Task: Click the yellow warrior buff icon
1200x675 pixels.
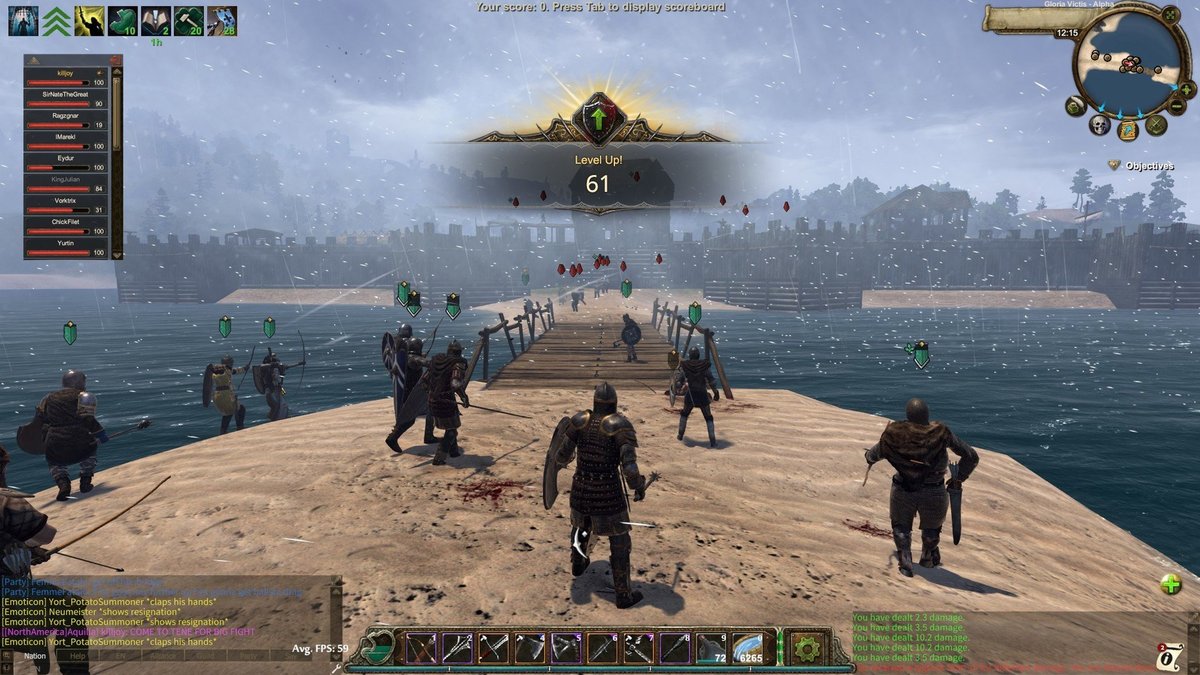Action: click(88, 20)
